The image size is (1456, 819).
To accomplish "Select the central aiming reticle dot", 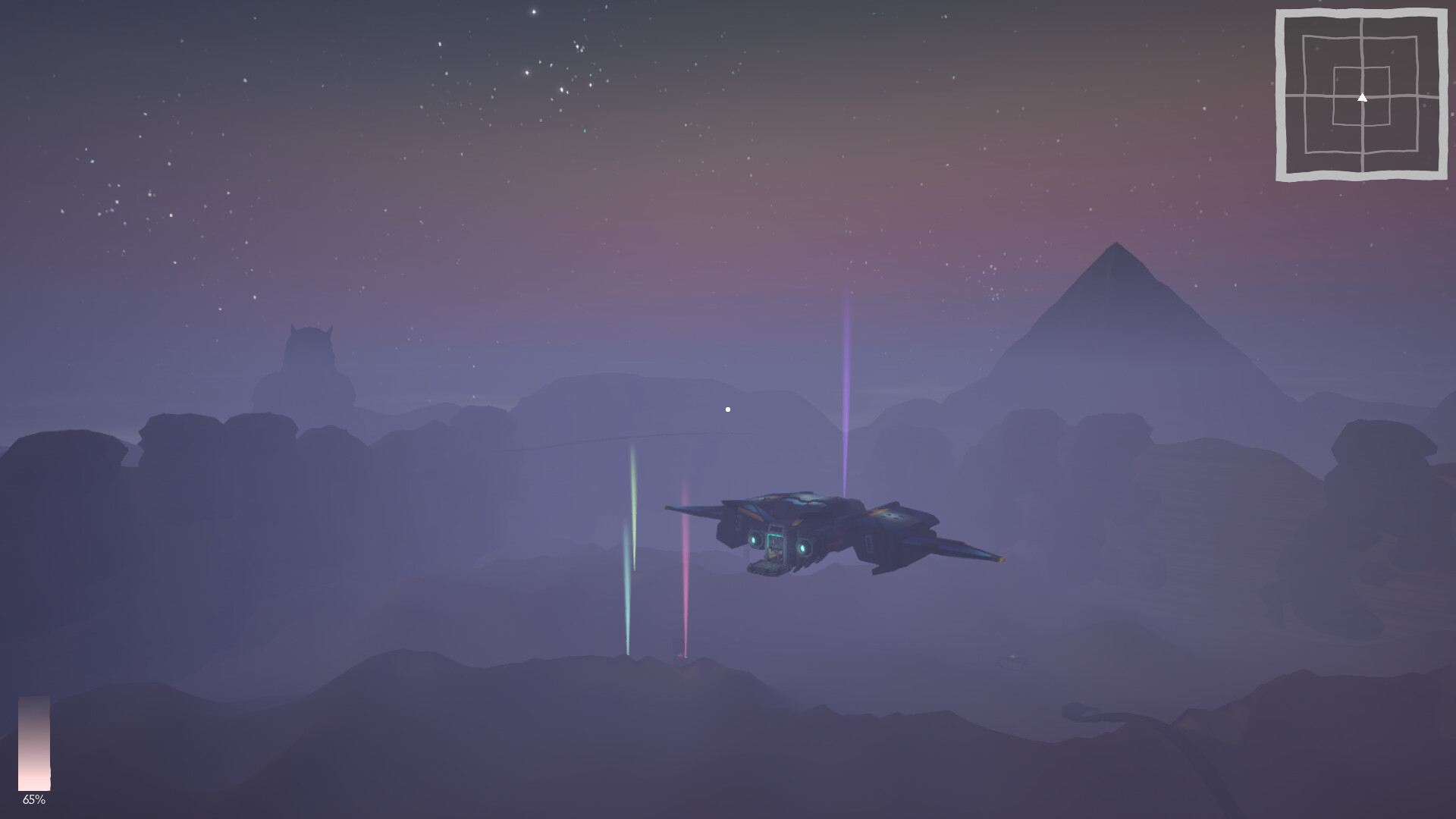I will pos(727,408).
